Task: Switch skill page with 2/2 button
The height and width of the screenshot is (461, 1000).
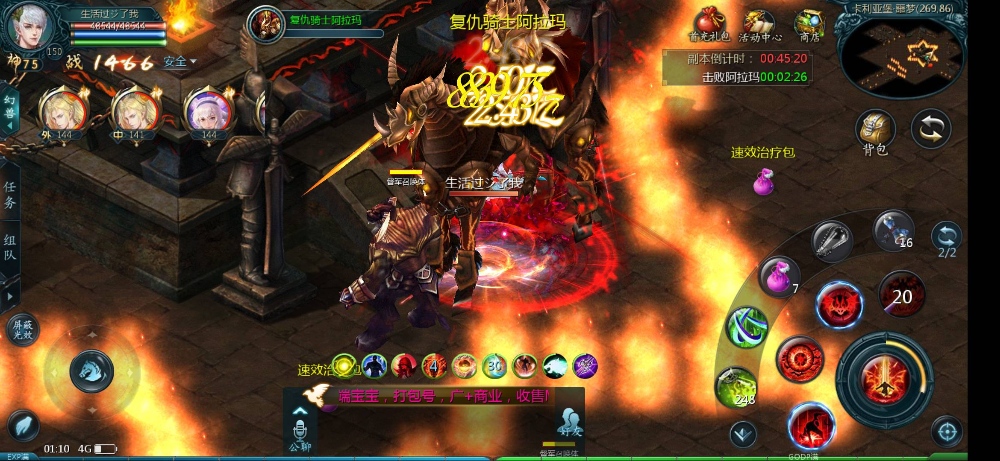Action: pyautogui.click(x=946, y=238)
